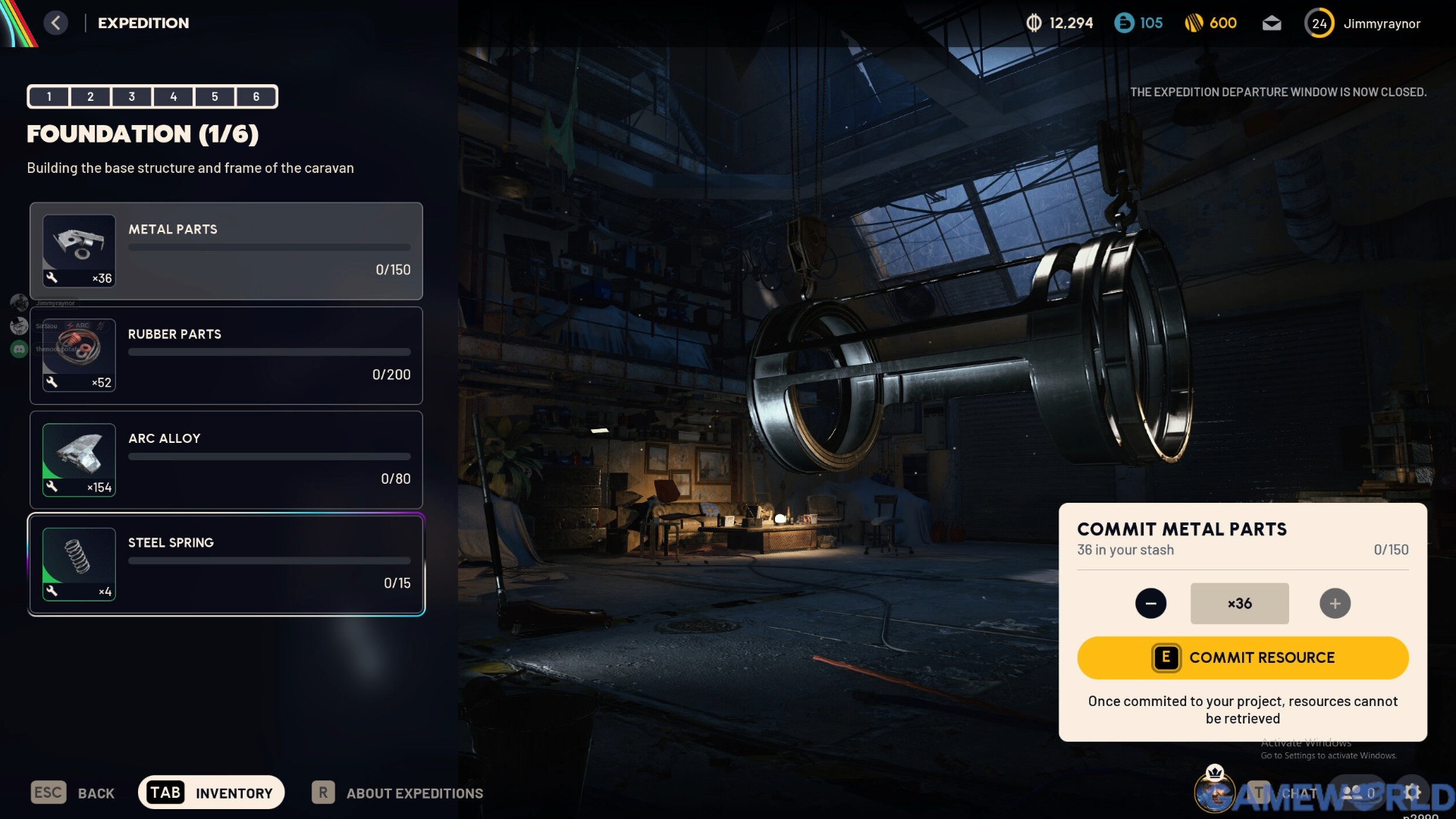Jump to expedition stage 5
Screen dimensions: 1456x819
215,96
